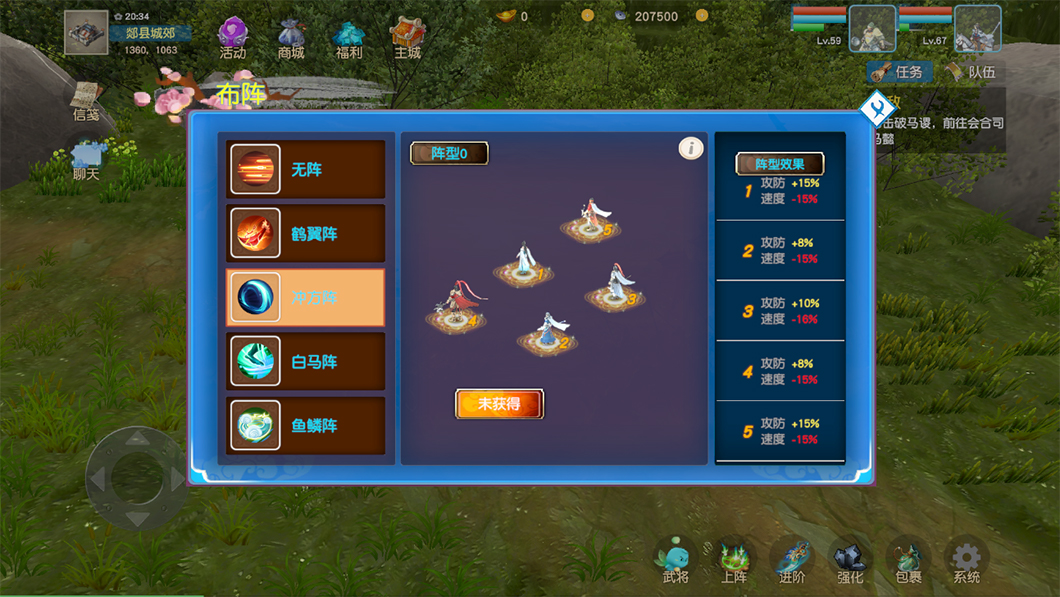1060x597 pixels.
Task: Open the 商城 shop
Action: click(x=291, y=38)
